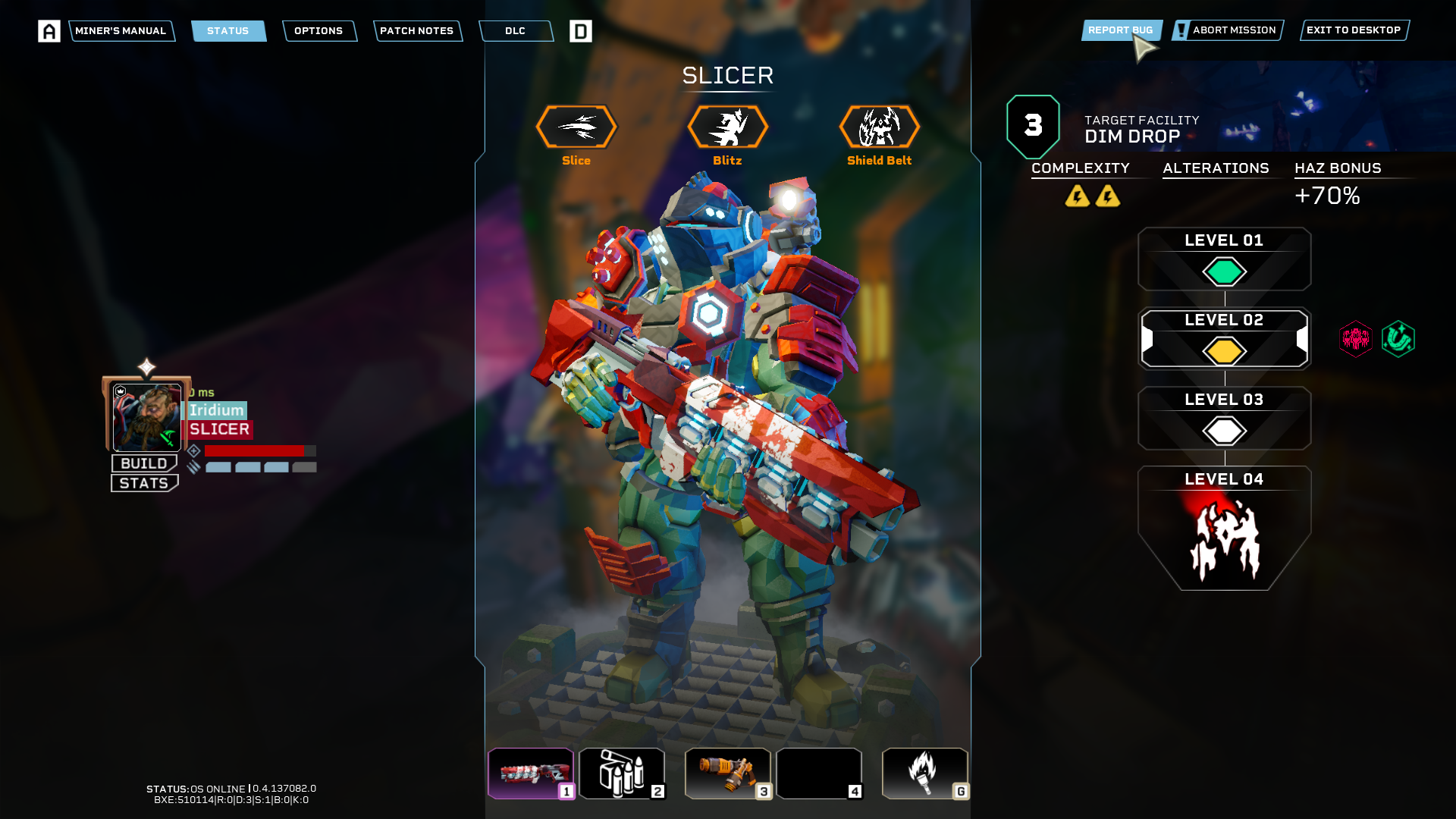Select the Level 02 node

tap(1224, 339)
